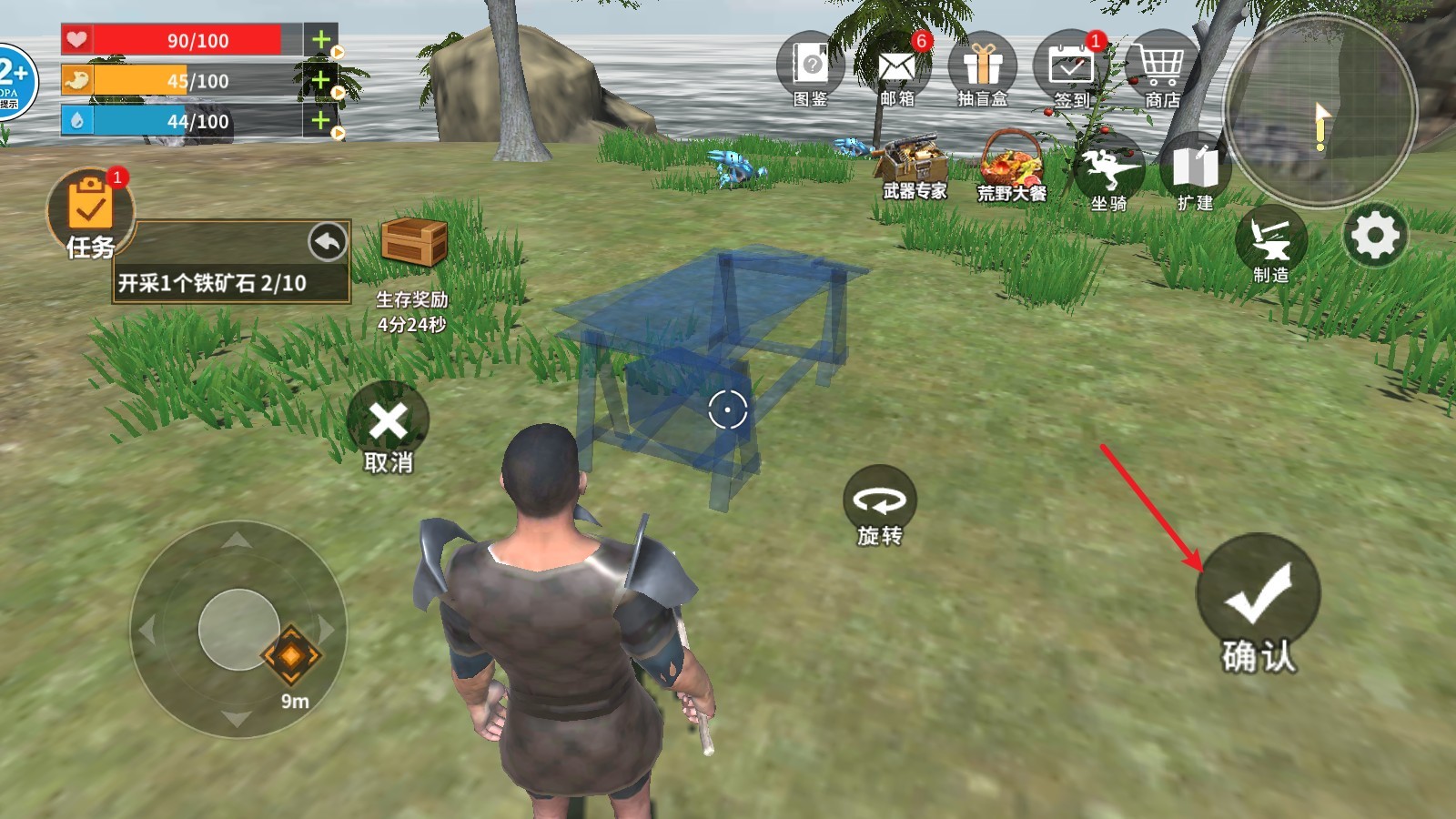Open the 任务 quest clipboard
The width and height of the screenshot is (1456, 819).
[90, 209]
